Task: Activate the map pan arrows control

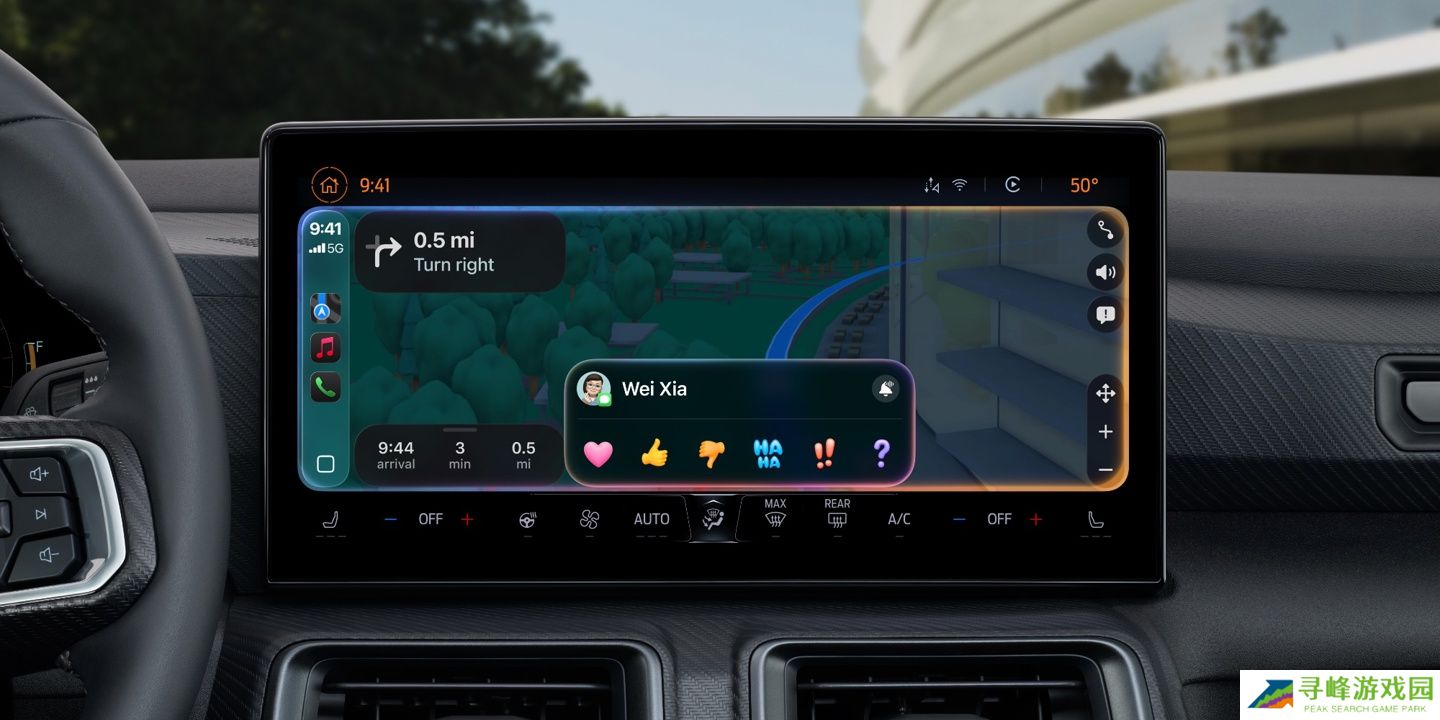Action: pyautogui.click(x=1105, y=394)
